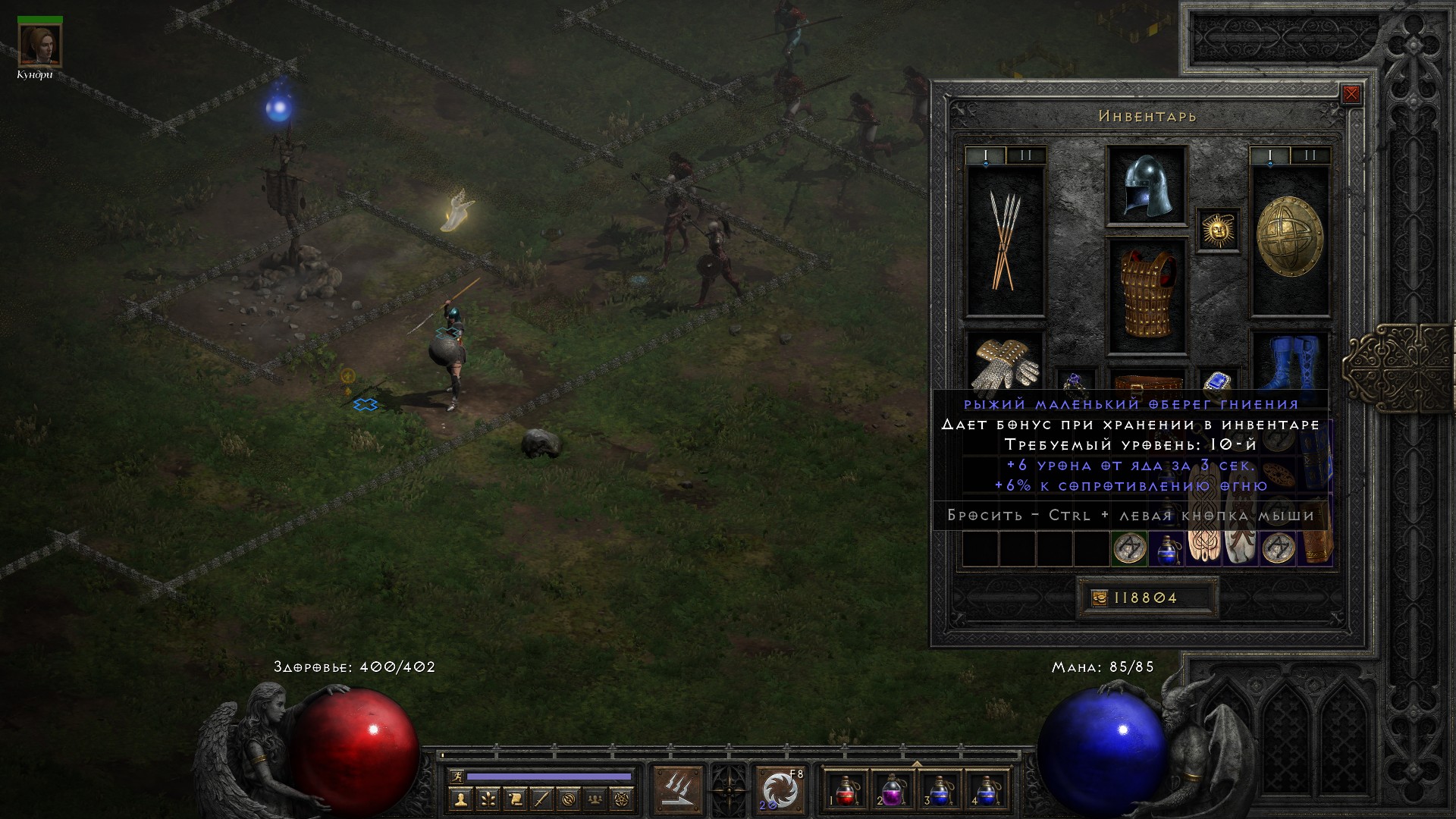Close the inventory panel
This screenshot has height=819, width=1456.
click(x=1351, y=95)
